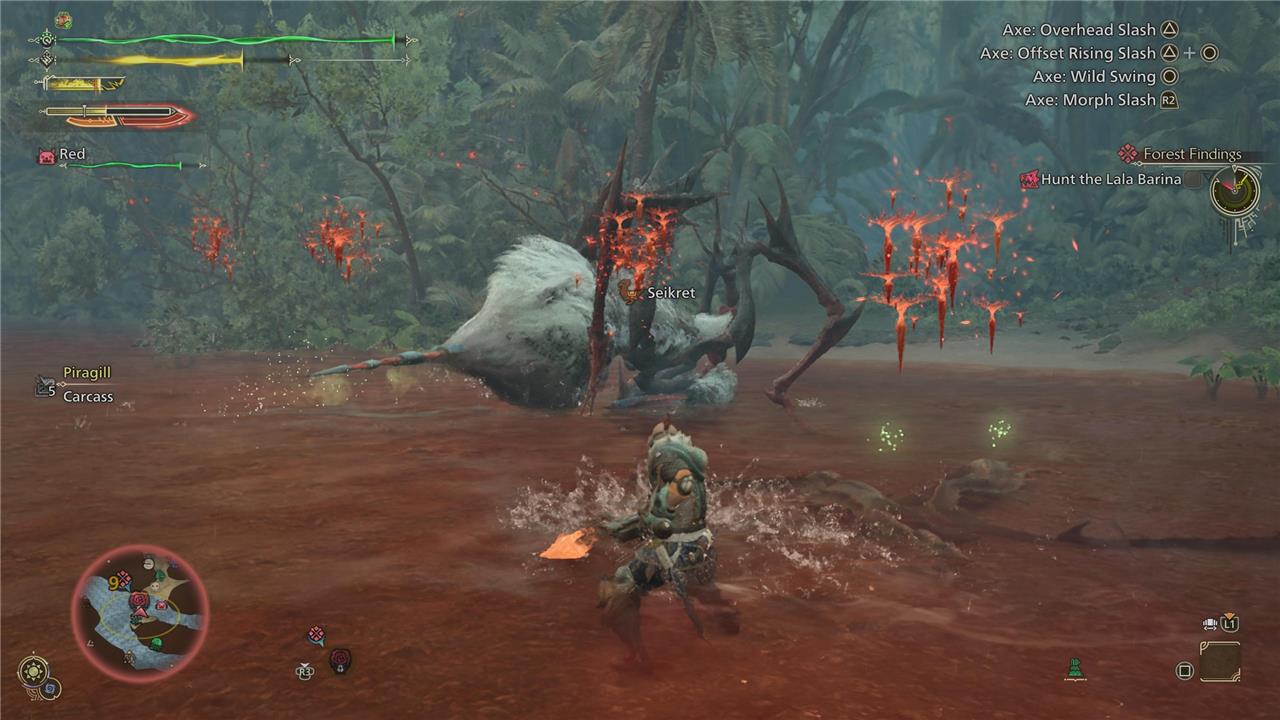Viewport: 1280px width, 720px height.
Task: Click the Hunt the Lala Barina objective
Action: 1110,180
